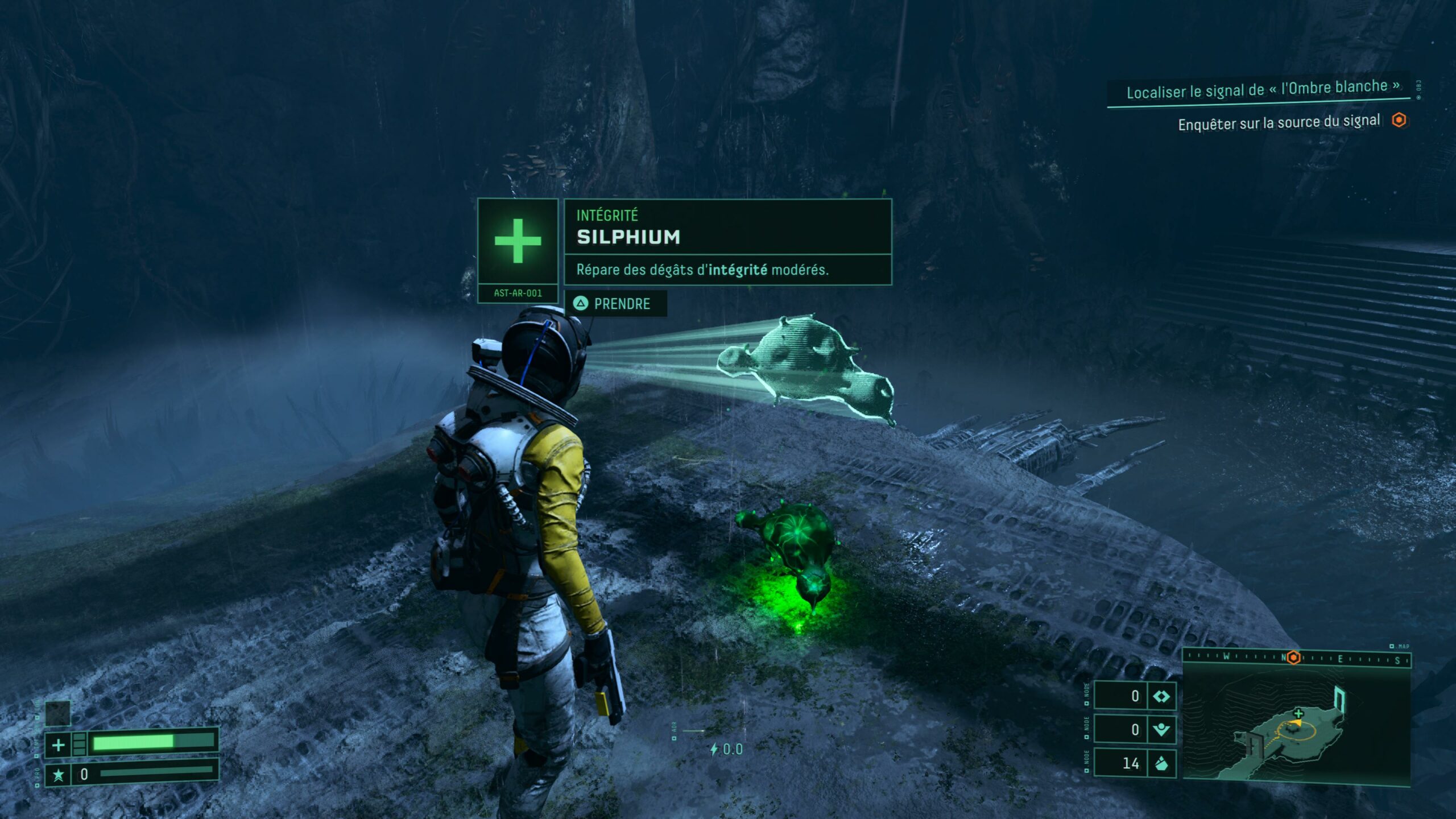
Task: Select the "Enquêter sur la source du signal" sub-objective
Action: (x=1279, y=123)
